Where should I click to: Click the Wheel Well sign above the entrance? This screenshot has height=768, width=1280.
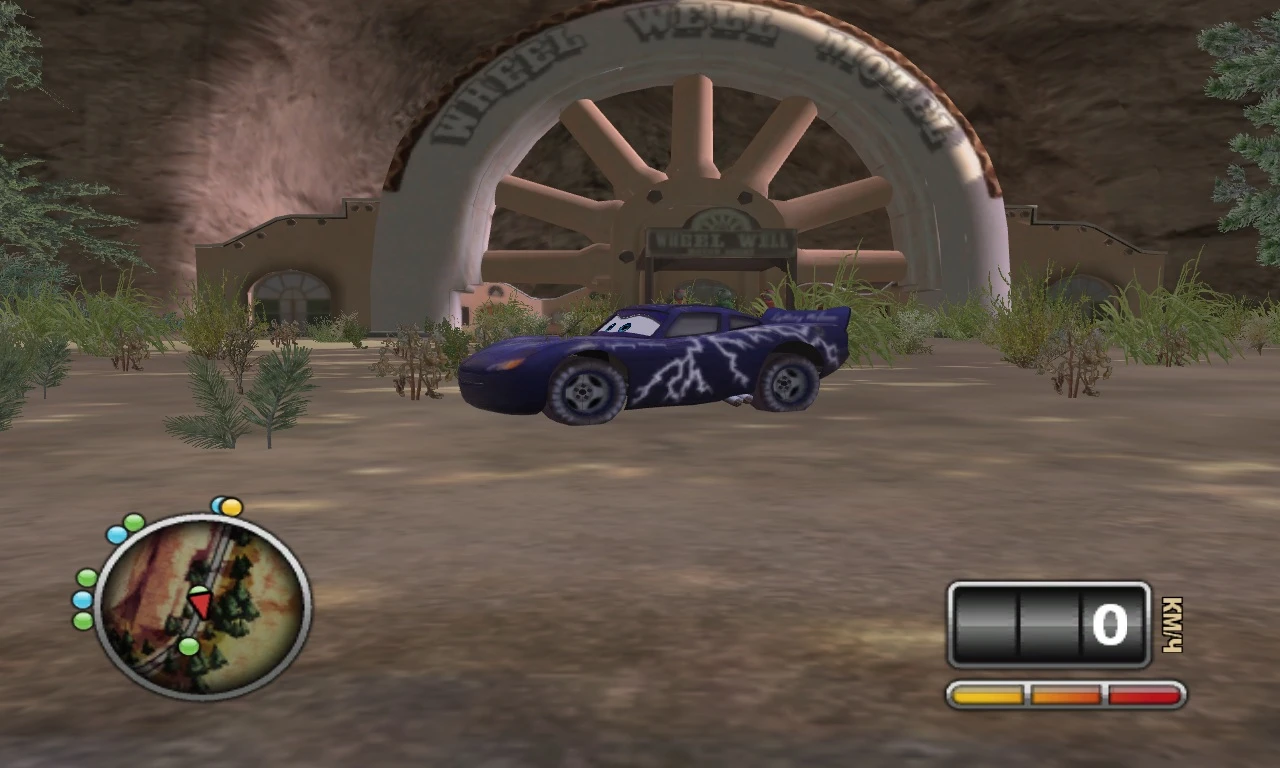coord(722,240)
